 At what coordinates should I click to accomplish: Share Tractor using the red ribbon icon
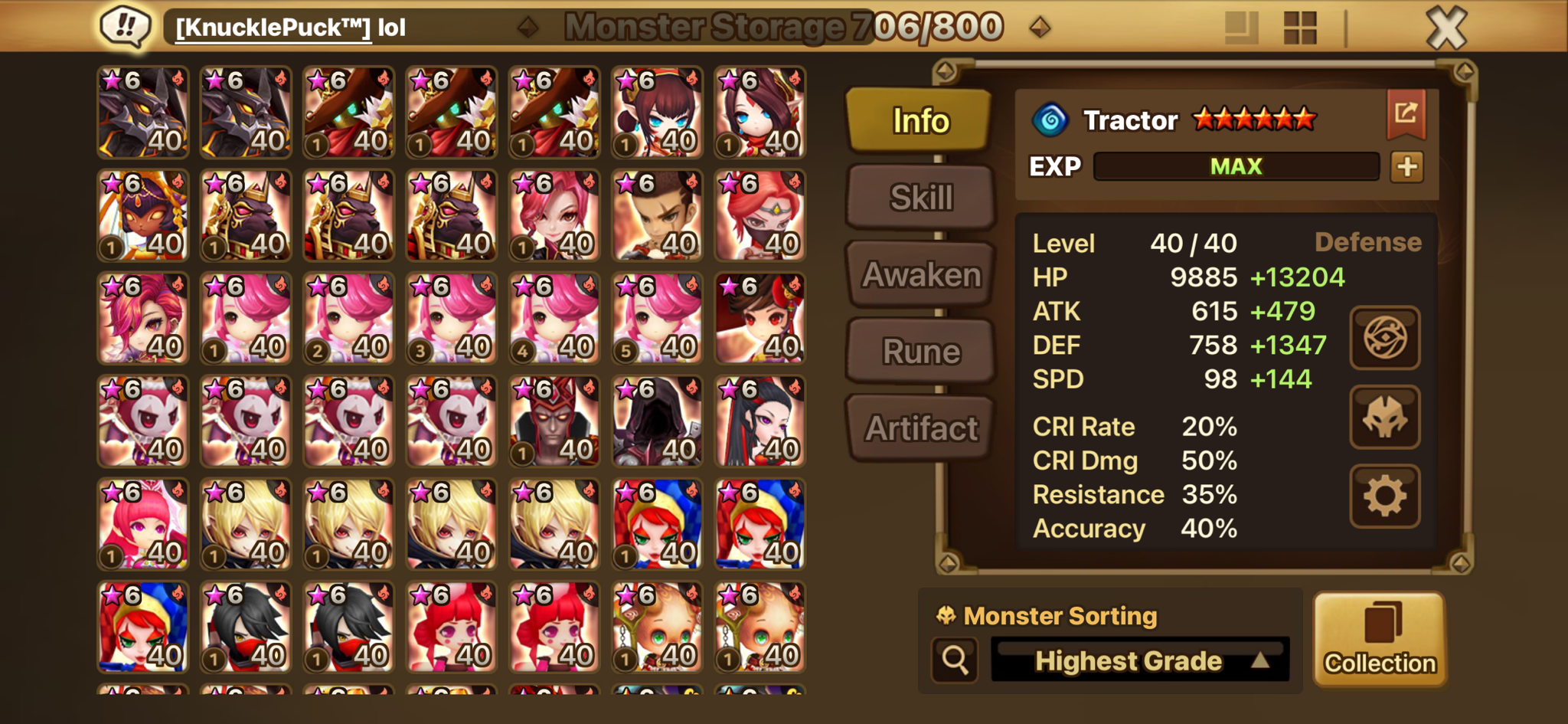[x=1406, y=114]
